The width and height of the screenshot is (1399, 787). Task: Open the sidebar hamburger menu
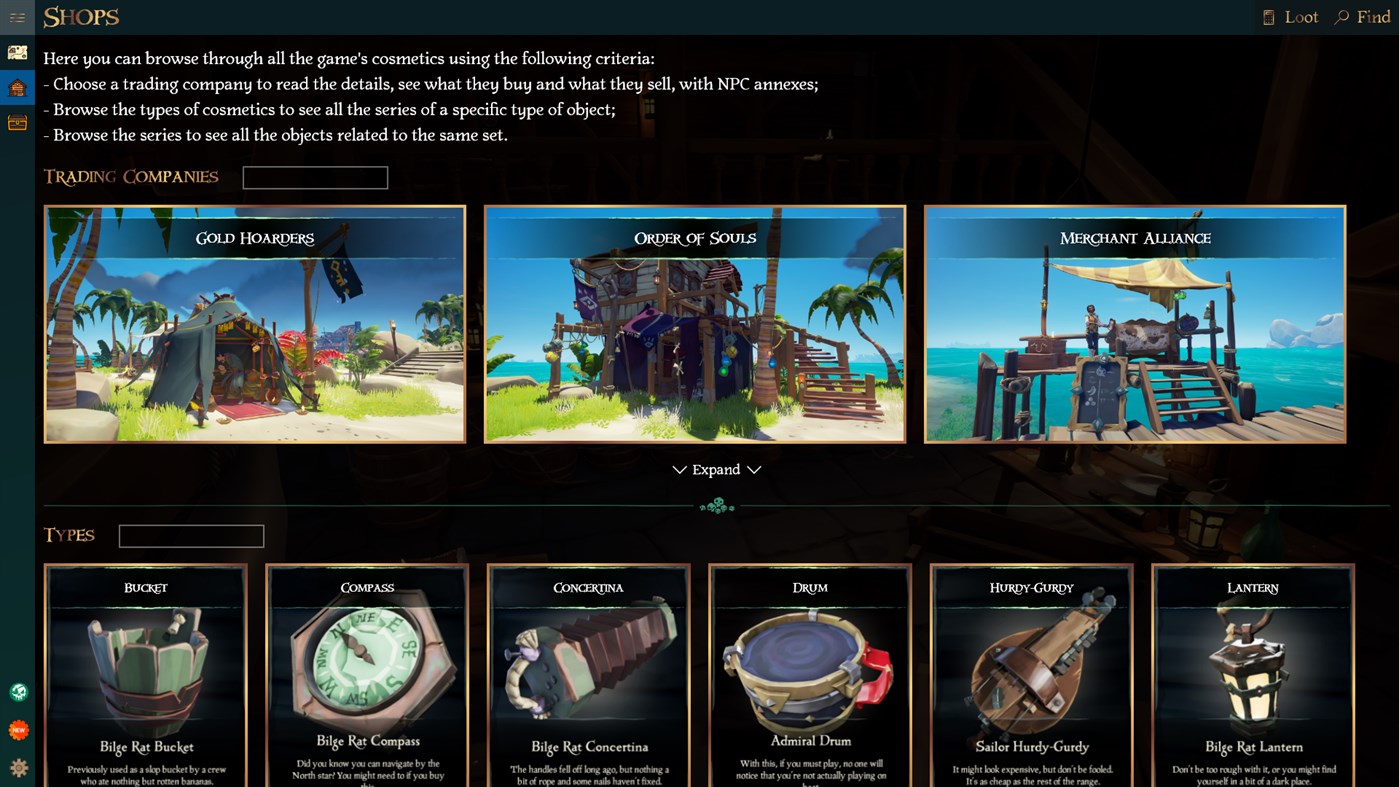click(x=16, y=16)
